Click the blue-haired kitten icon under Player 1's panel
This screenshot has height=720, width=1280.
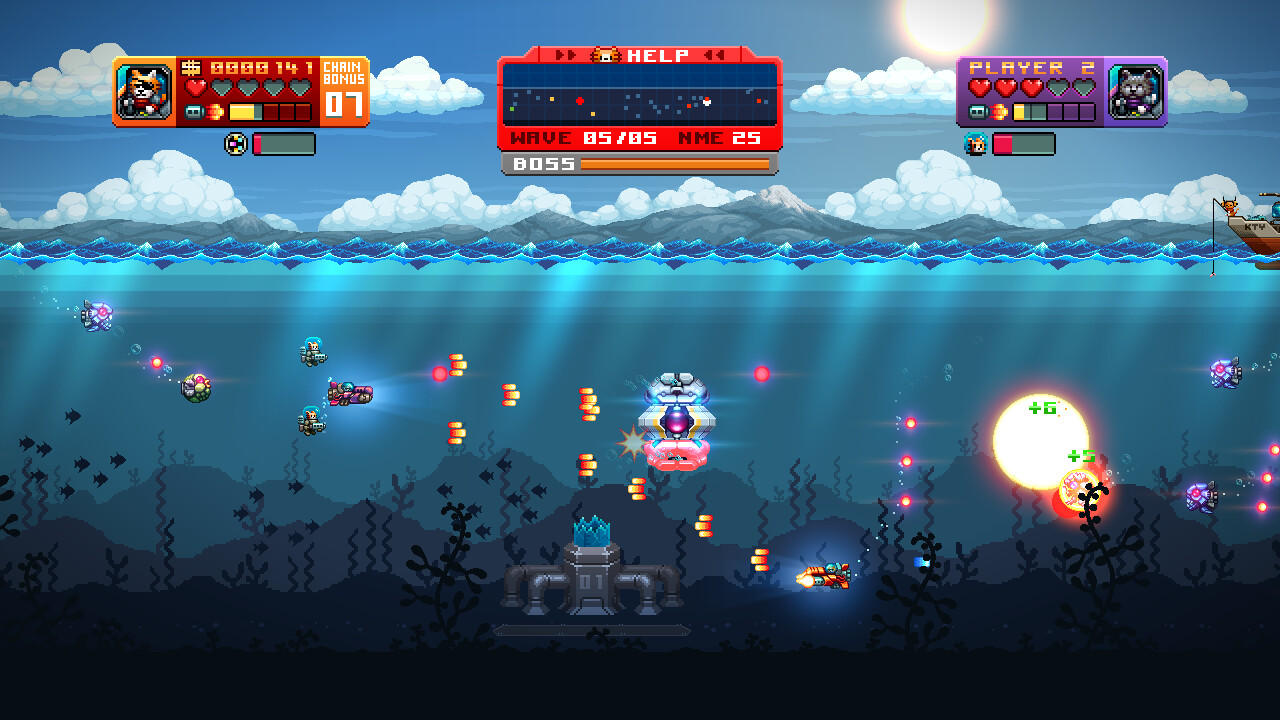click(x=974, y=144)
